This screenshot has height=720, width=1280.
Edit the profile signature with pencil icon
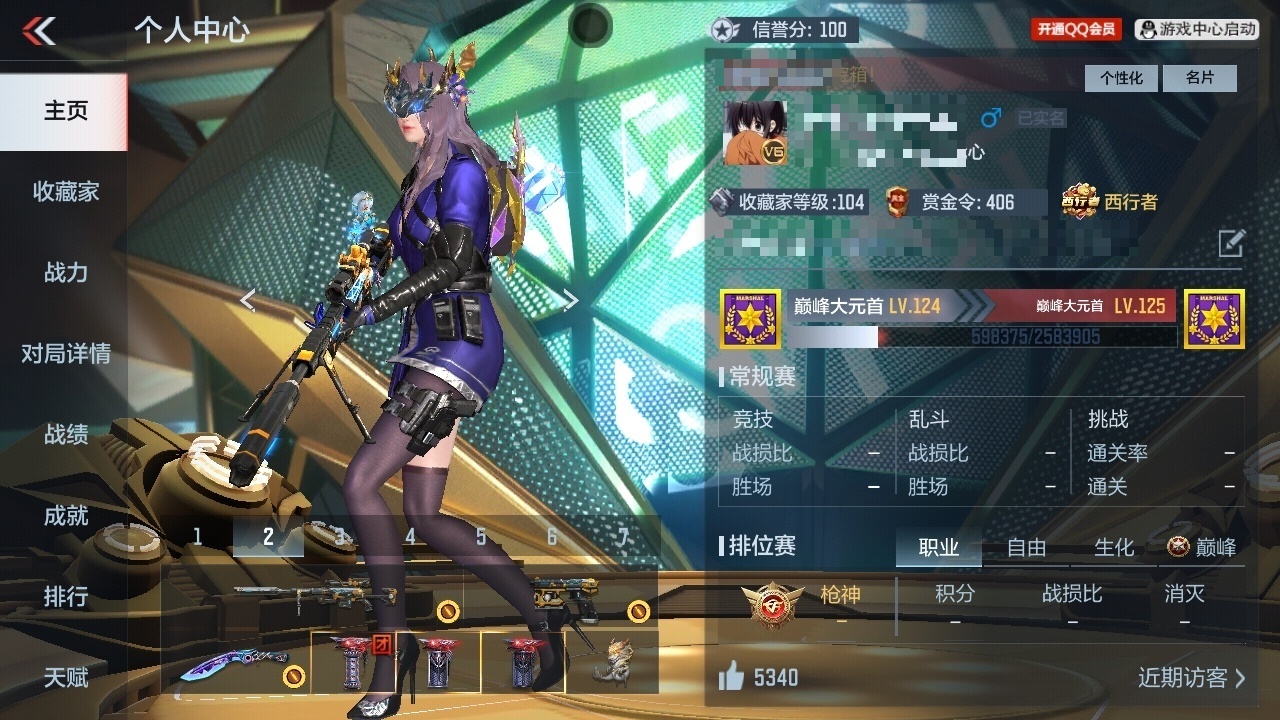(1231, 242)
